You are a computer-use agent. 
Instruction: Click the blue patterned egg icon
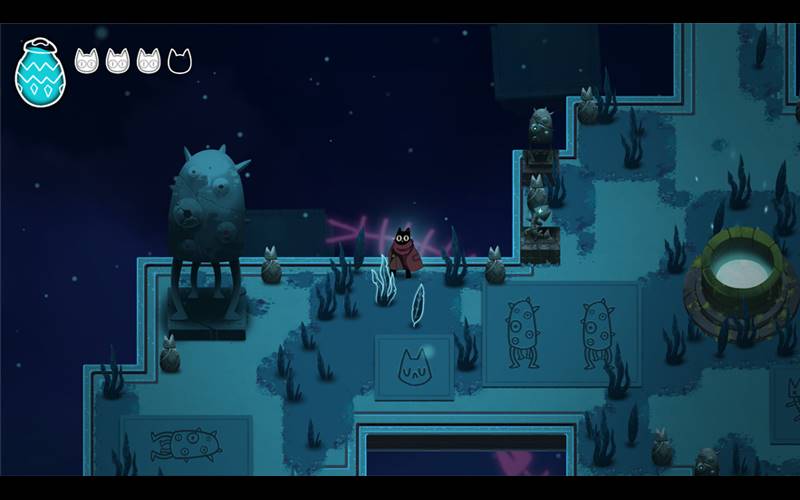40,73
